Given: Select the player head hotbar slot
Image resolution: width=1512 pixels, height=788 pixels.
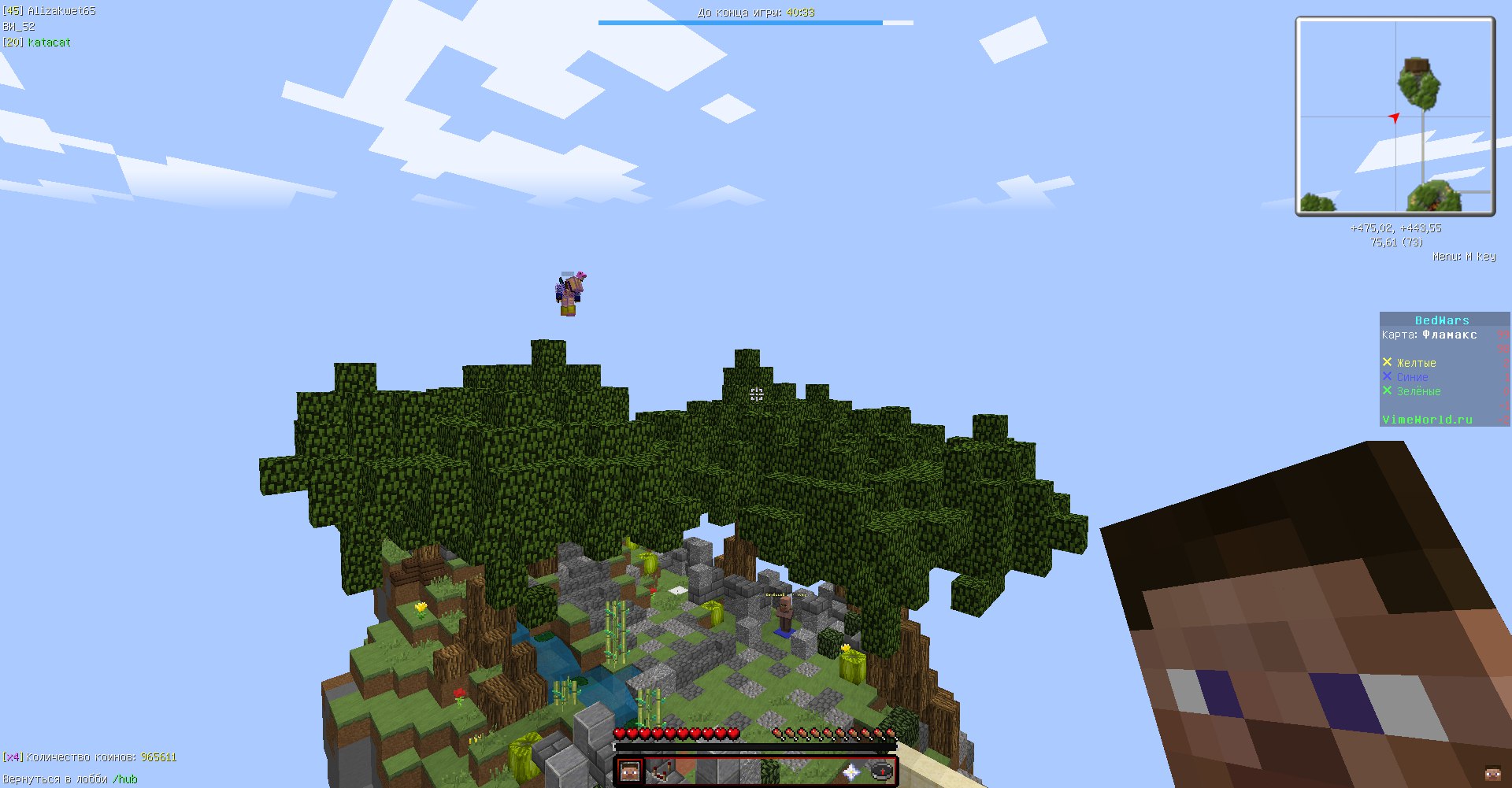Looking at the screenshot, I should coord(629,771).
